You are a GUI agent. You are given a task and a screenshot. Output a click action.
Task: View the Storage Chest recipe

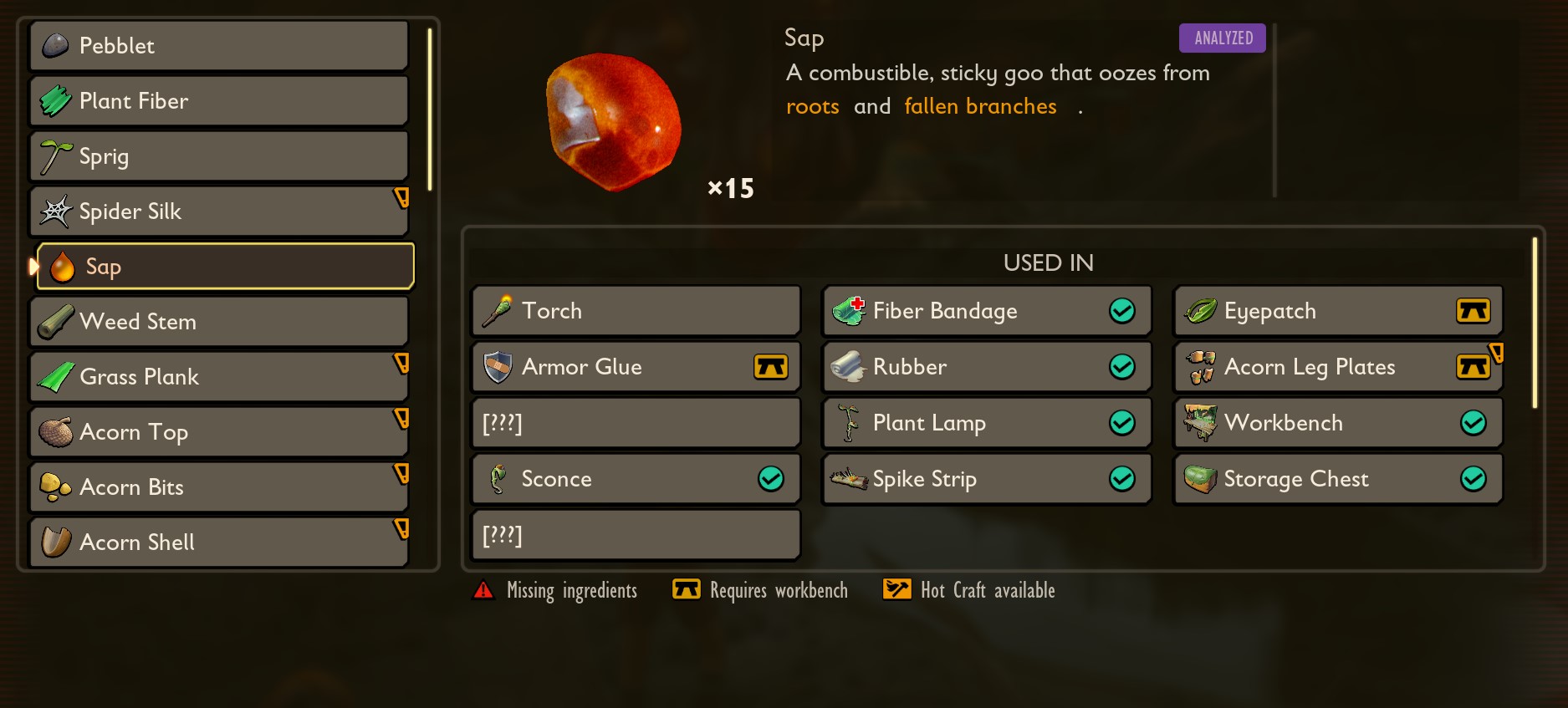click(x=1338, y=479)
